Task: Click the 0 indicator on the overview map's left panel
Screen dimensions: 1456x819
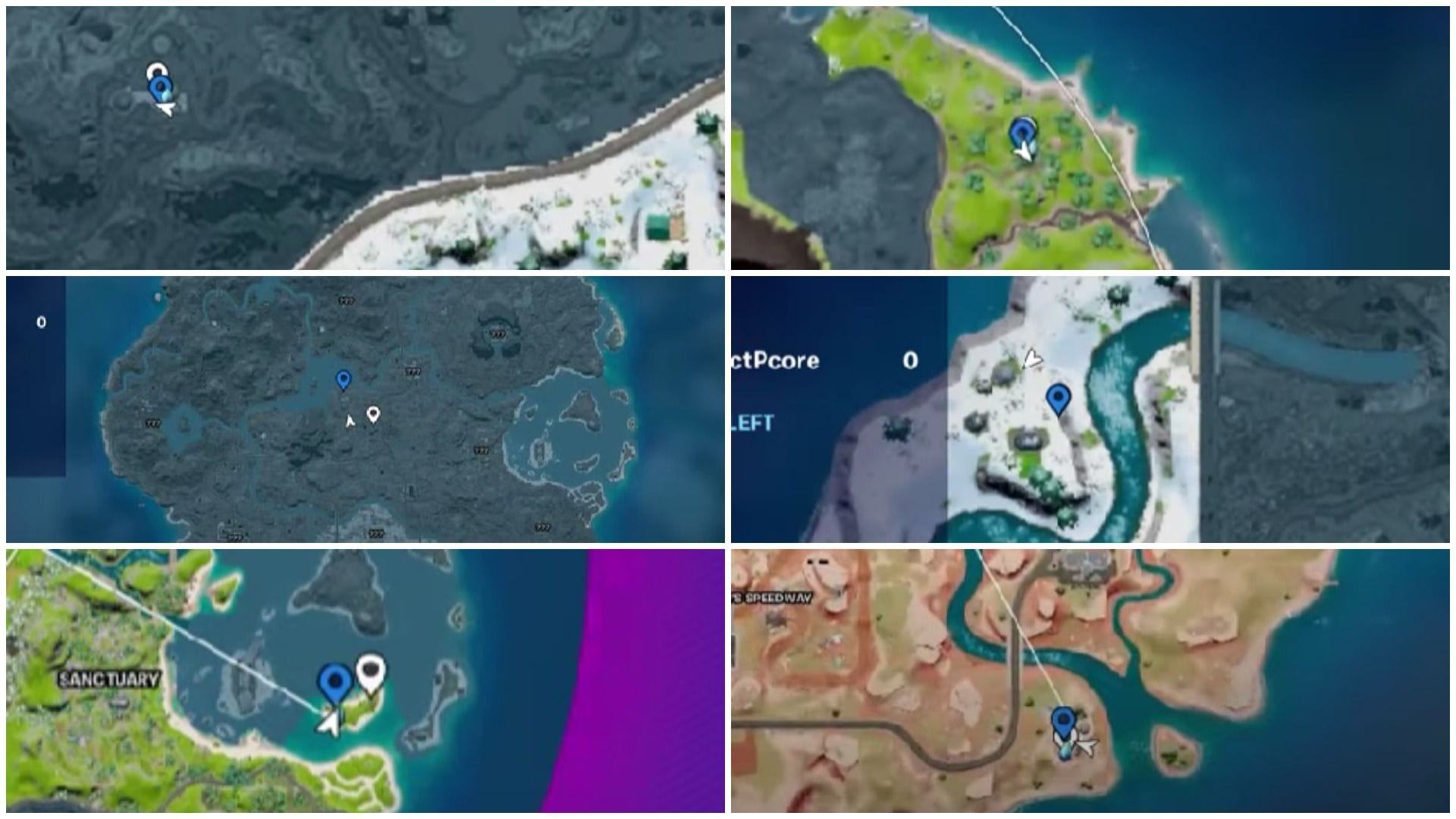Action: pyautogui.click(x=39, y=322)
